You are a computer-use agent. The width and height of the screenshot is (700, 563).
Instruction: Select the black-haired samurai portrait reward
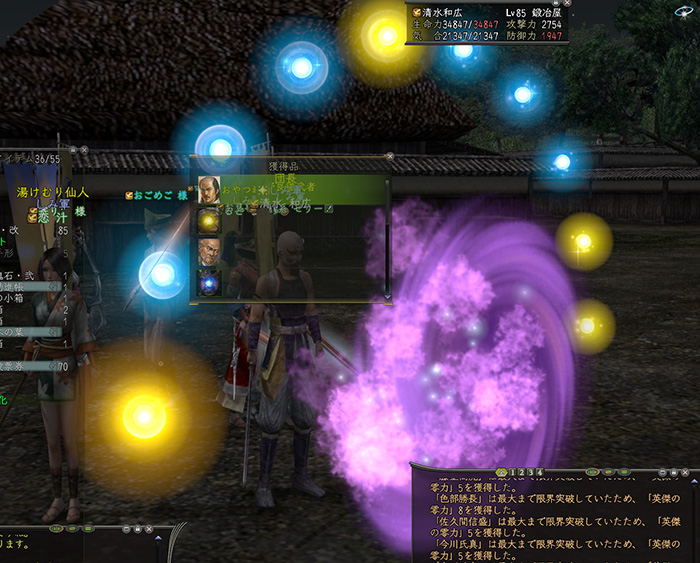tap(209, 190)
